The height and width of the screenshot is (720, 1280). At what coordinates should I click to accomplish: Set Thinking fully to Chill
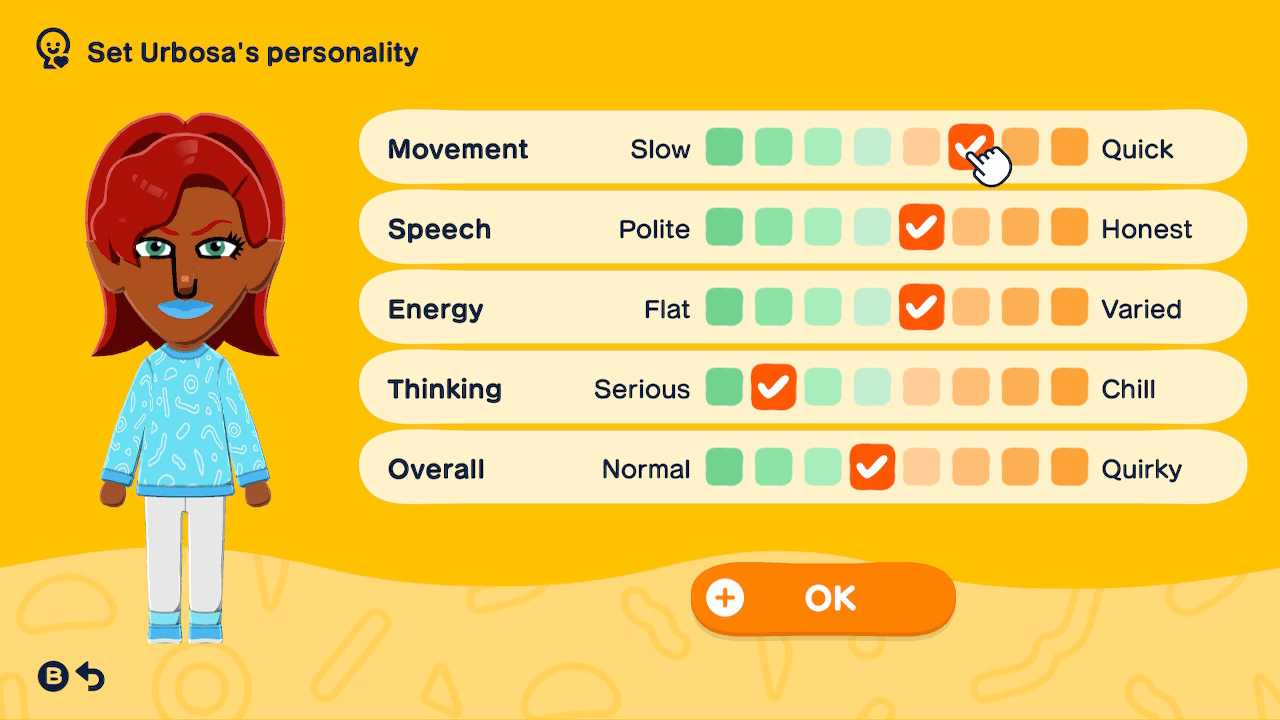(1069, 388)
